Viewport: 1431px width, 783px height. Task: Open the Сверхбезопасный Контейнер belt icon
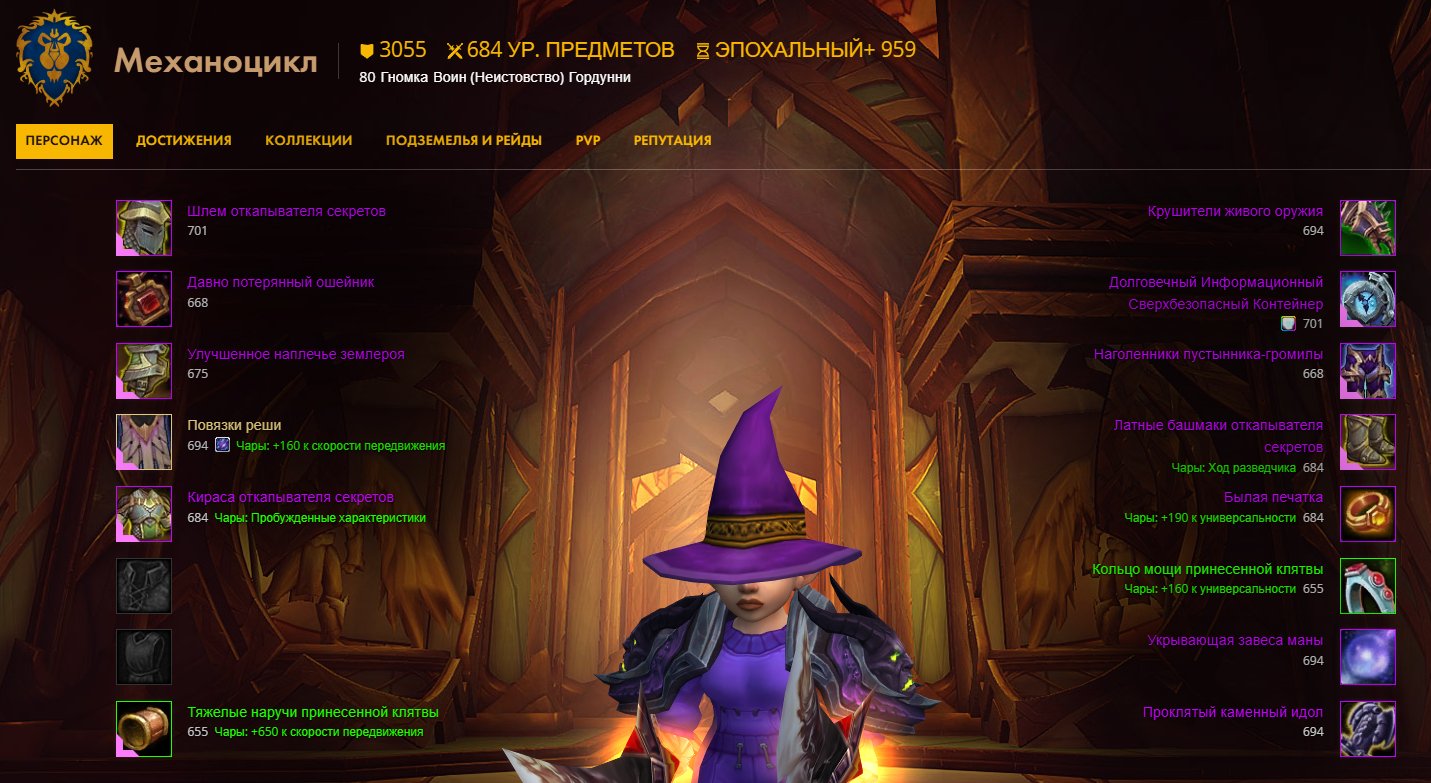click(x=1368, y=298)
